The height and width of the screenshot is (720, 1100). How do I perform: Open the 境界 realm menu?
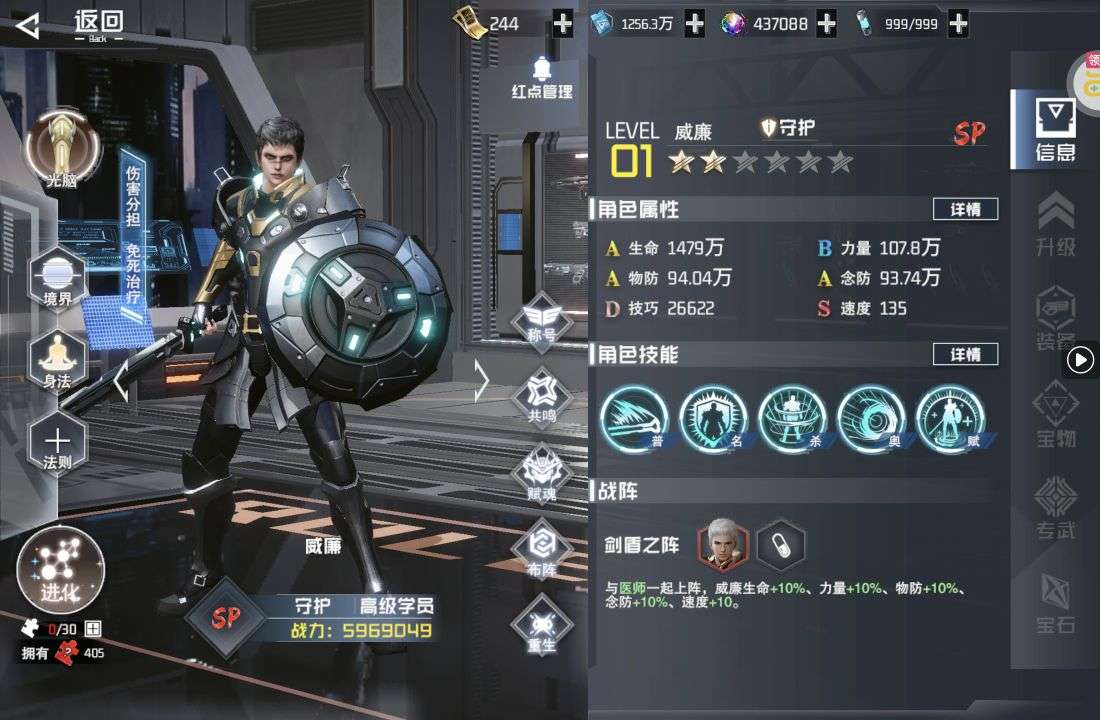pos(58,275)
